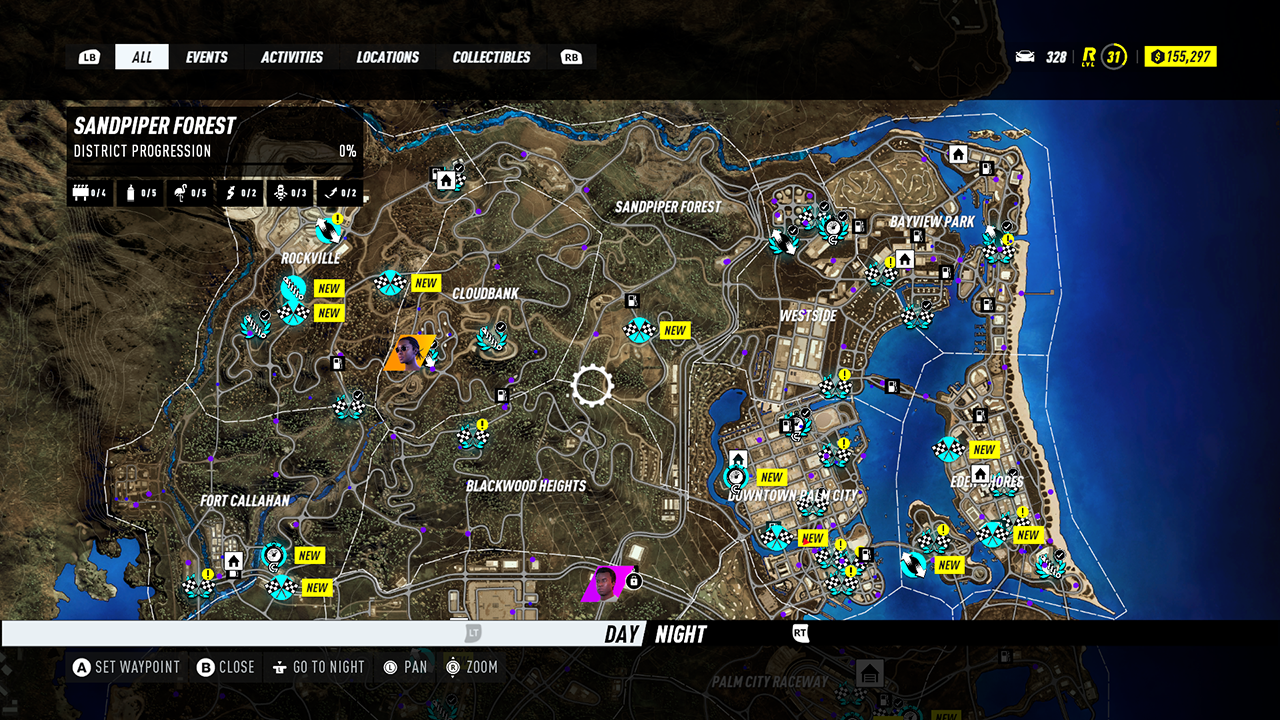Show the Locations tab
1280x720 pixels.
click(x=387, y=57)
